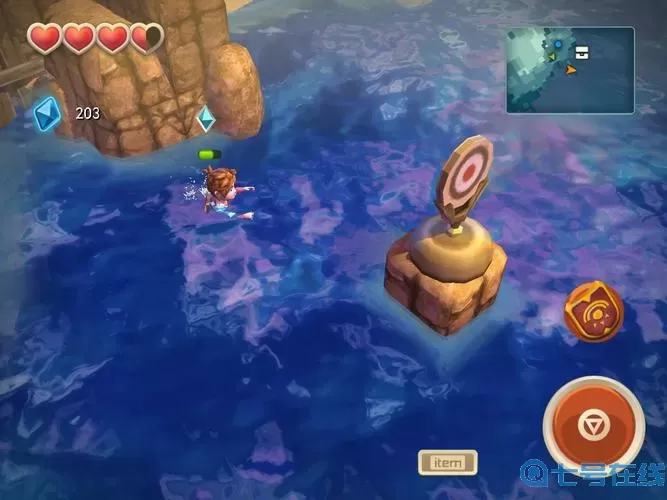The height and width of the screenshot is (500, 667).
Task: Activate the orange shield ability button
Action: [x=593, y=312]
